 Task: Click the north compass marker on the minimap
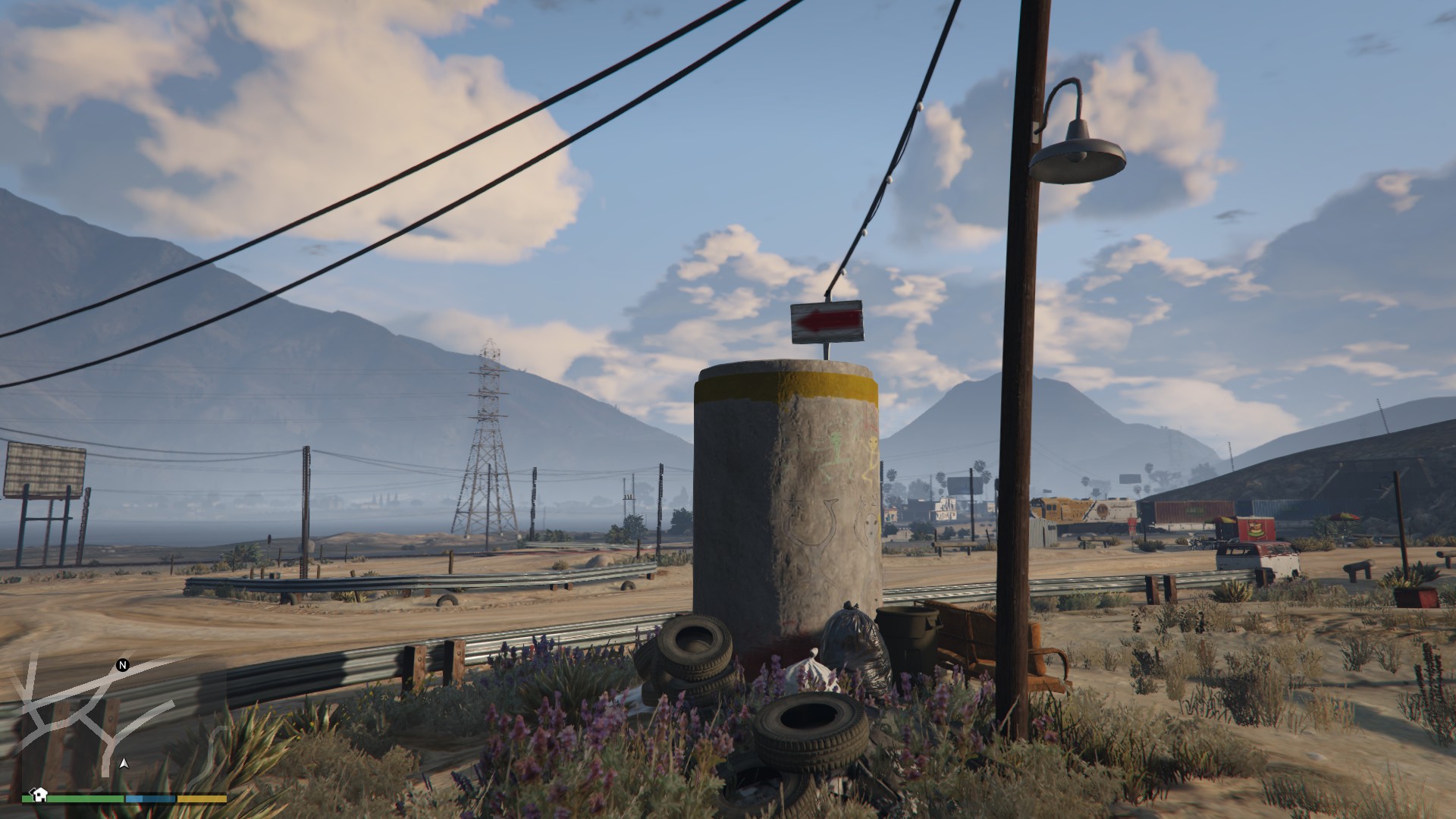123,665
